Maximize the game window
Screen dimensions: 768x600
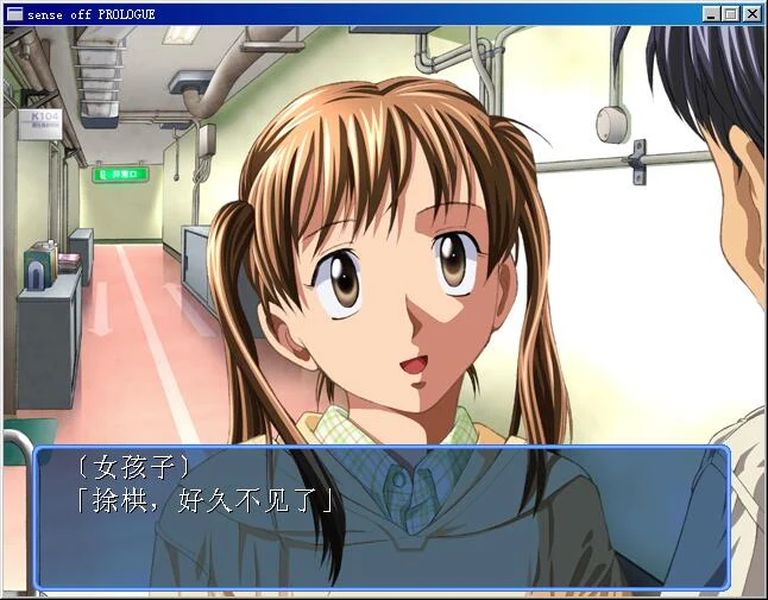(x=729, y=14)
